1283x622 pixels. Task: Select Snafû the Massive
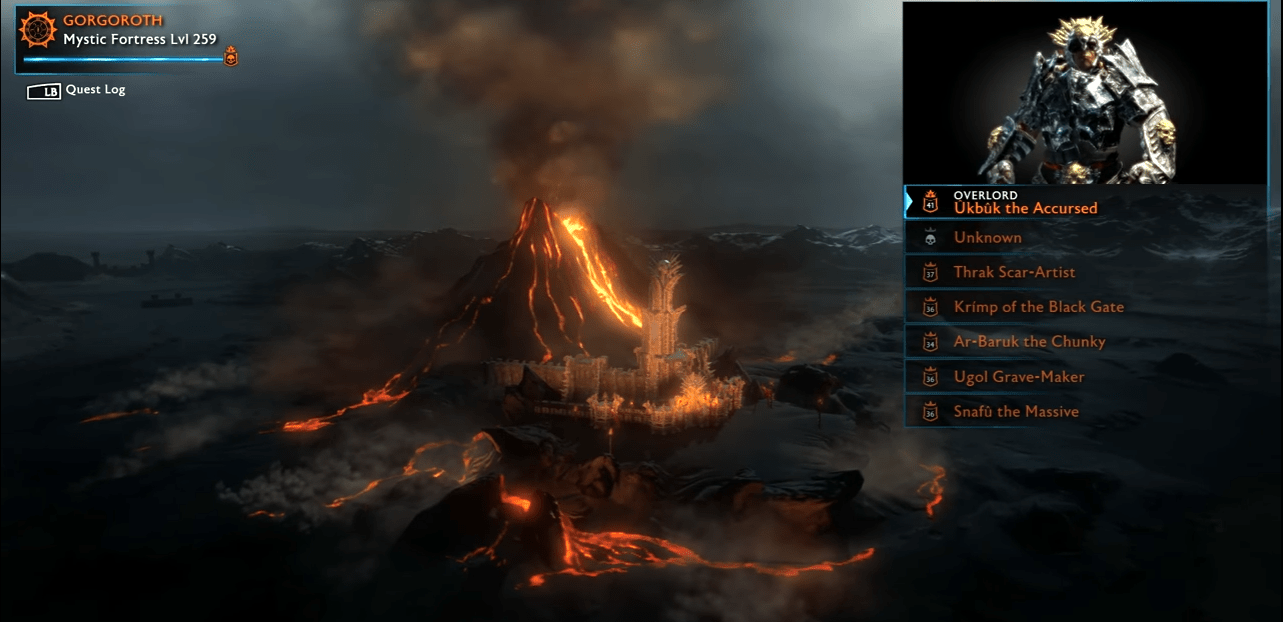(x=1015, y=412)
